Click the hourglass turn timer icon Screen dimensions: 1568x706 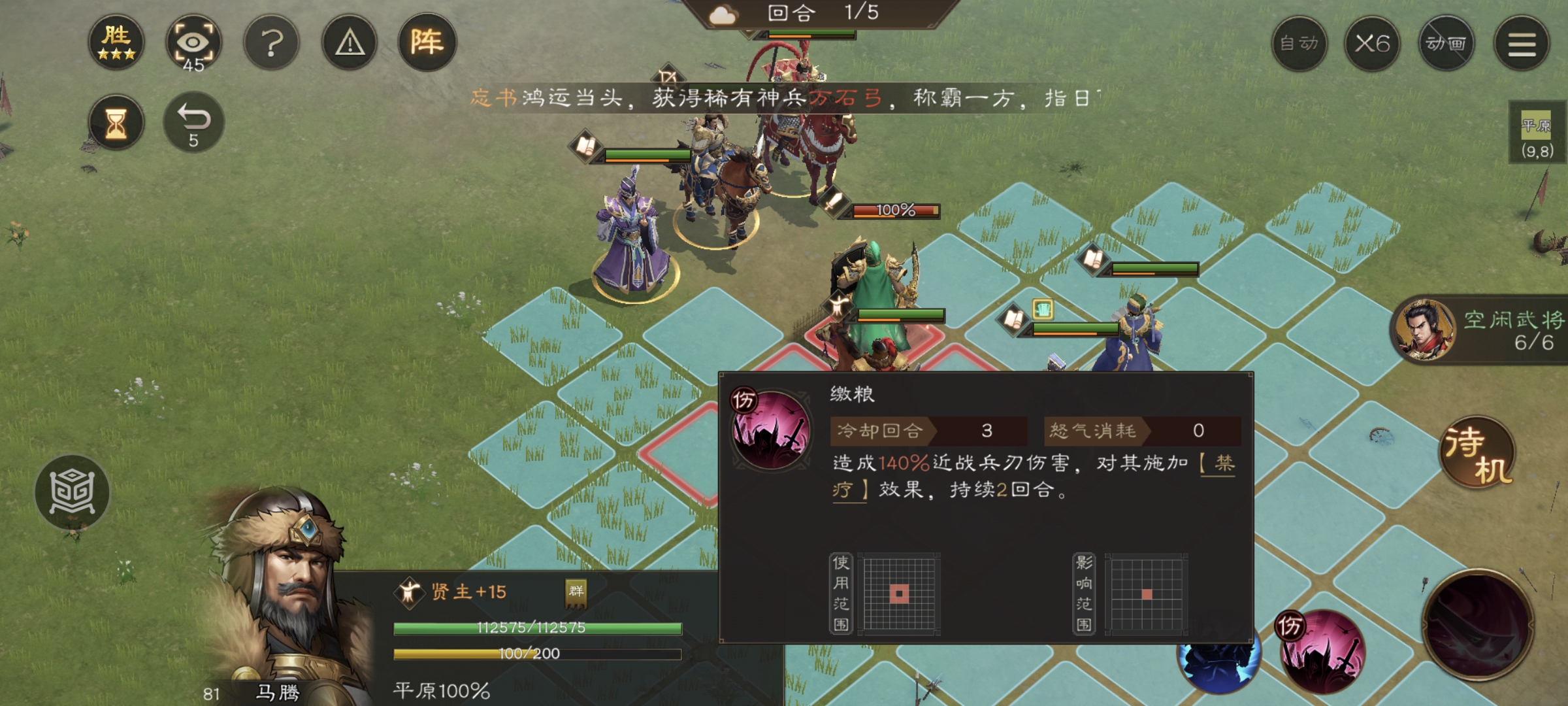coord(116,122)
